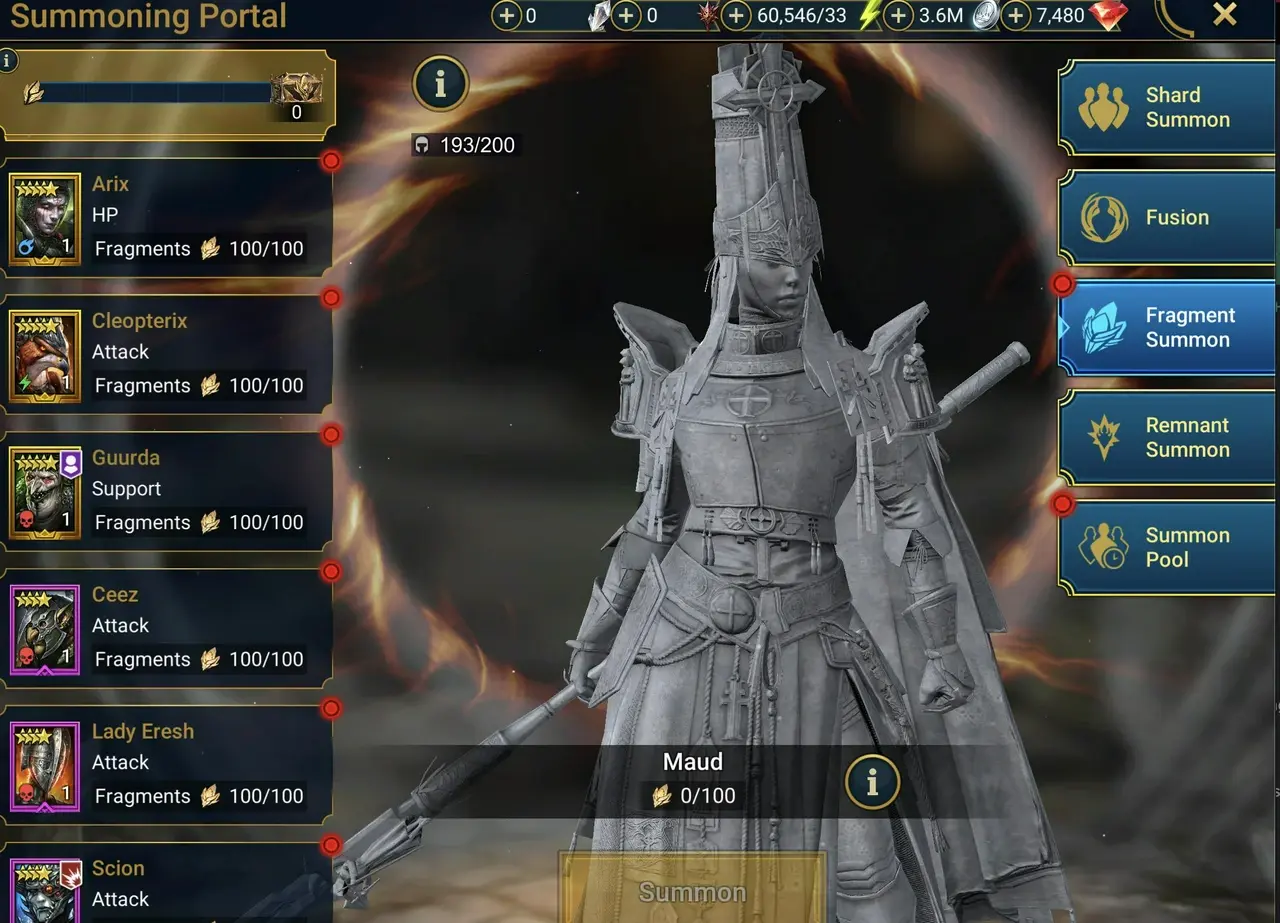Open Guurda's fragment details
Screen dimensions: 1280x923
pos(165,490)
